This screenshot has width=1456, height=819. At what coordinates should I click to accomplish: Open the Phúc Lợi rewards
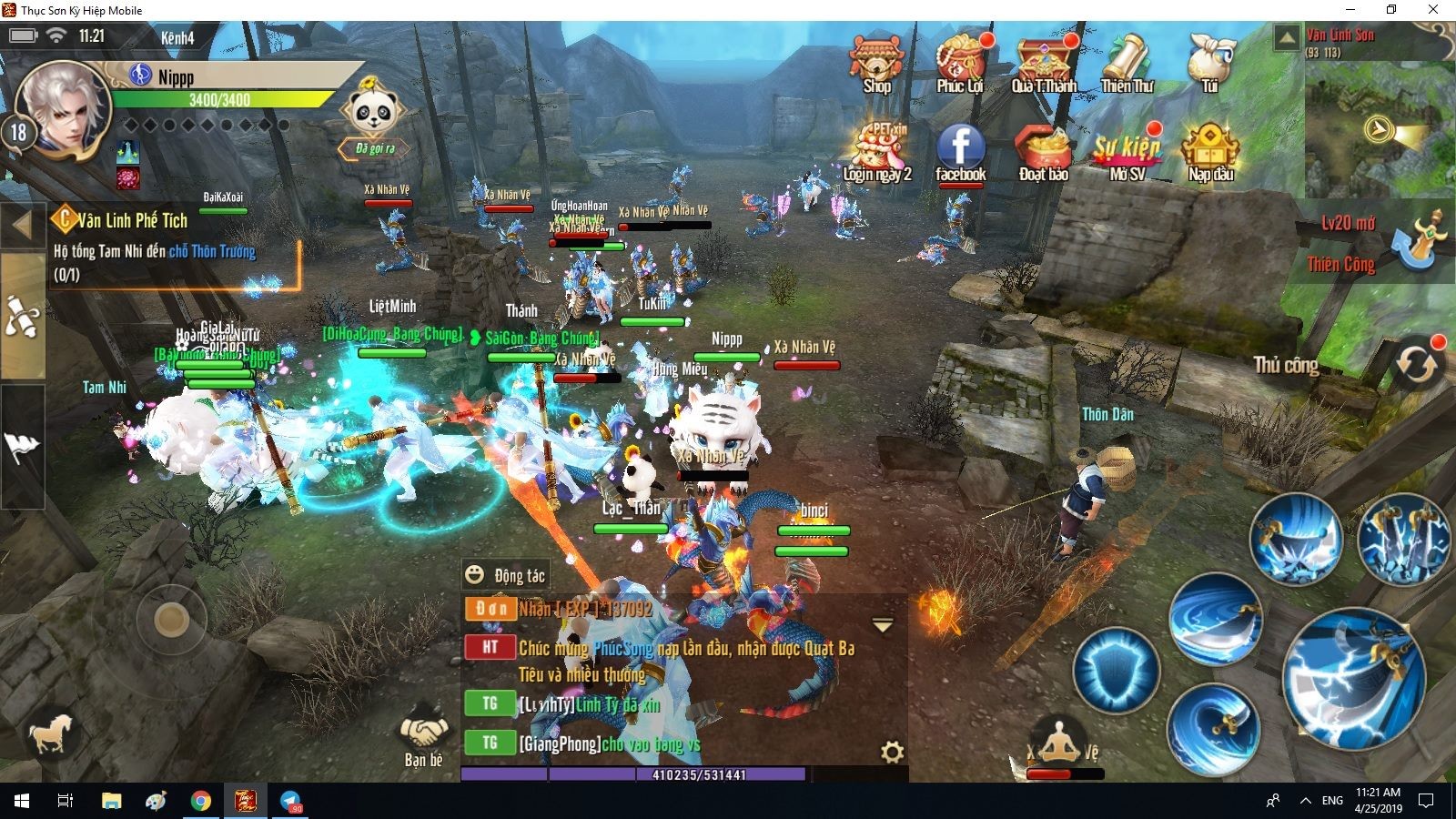[960, 64]
